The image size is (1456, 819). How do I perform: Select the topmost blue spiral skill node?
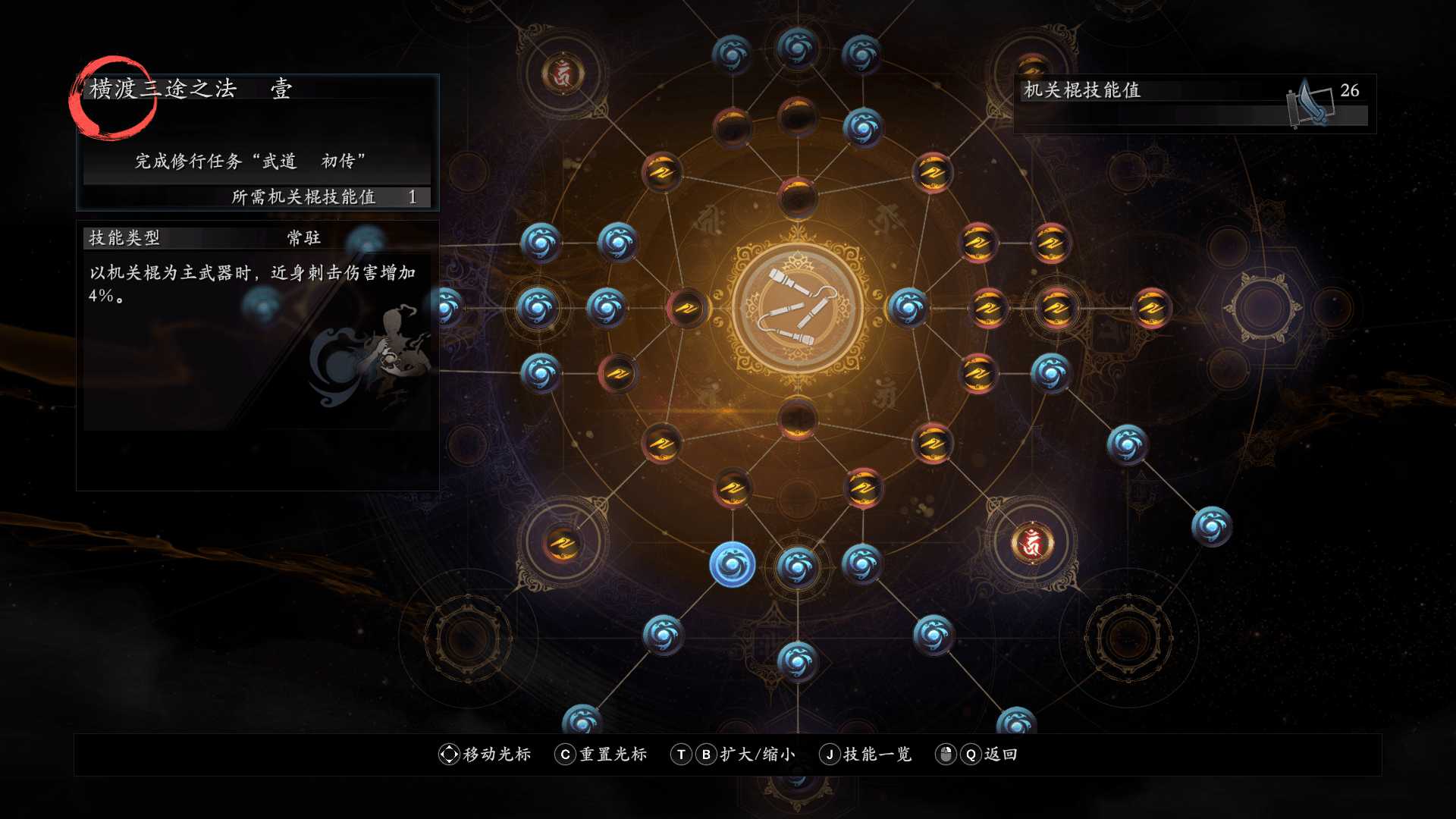[x=795, y=49]
